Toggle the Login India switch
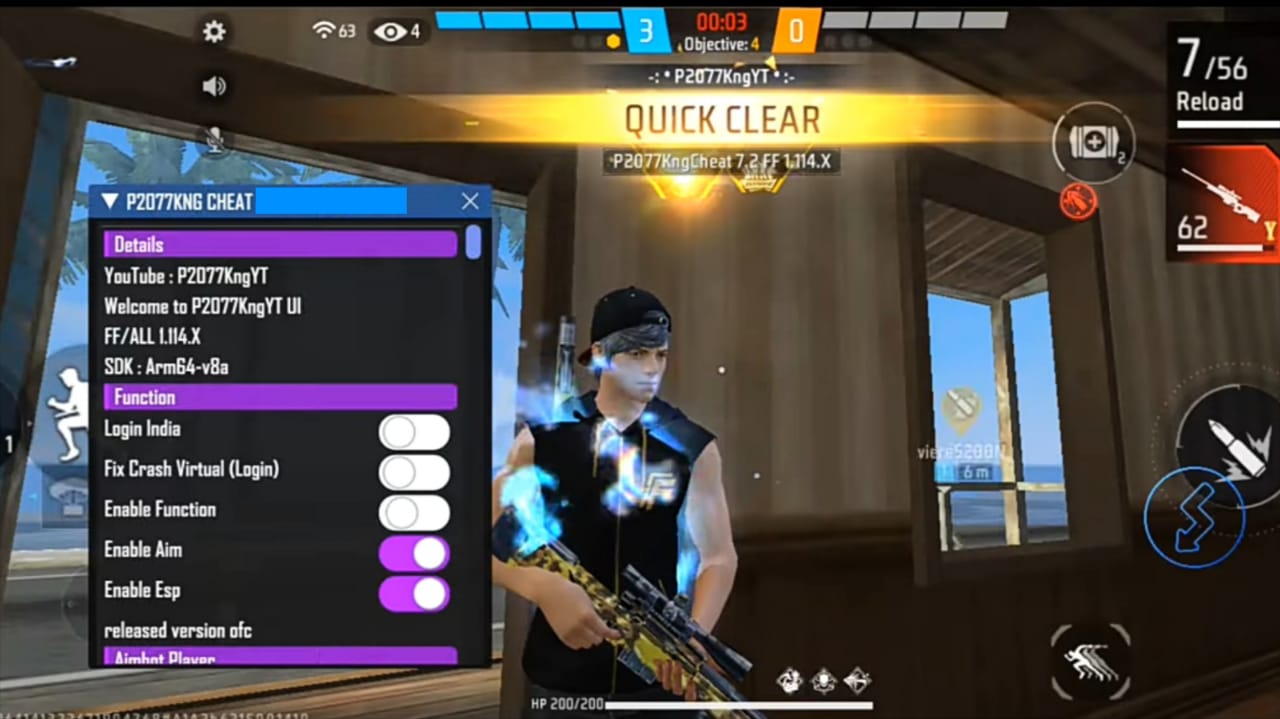The width and height of the screenshot is (1280, 719). (414, 432)
